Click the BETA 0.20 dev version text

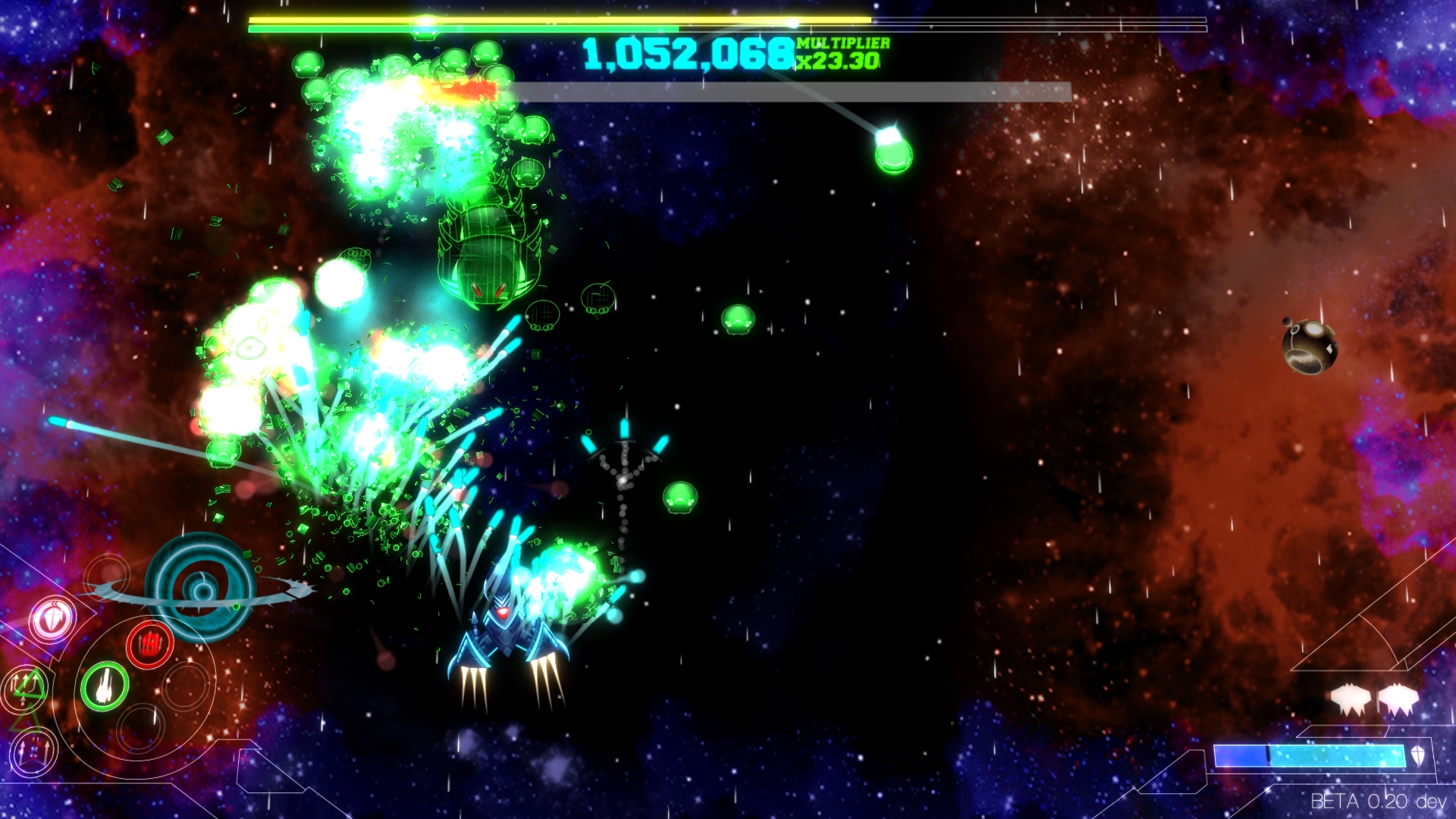point(1377,799)
